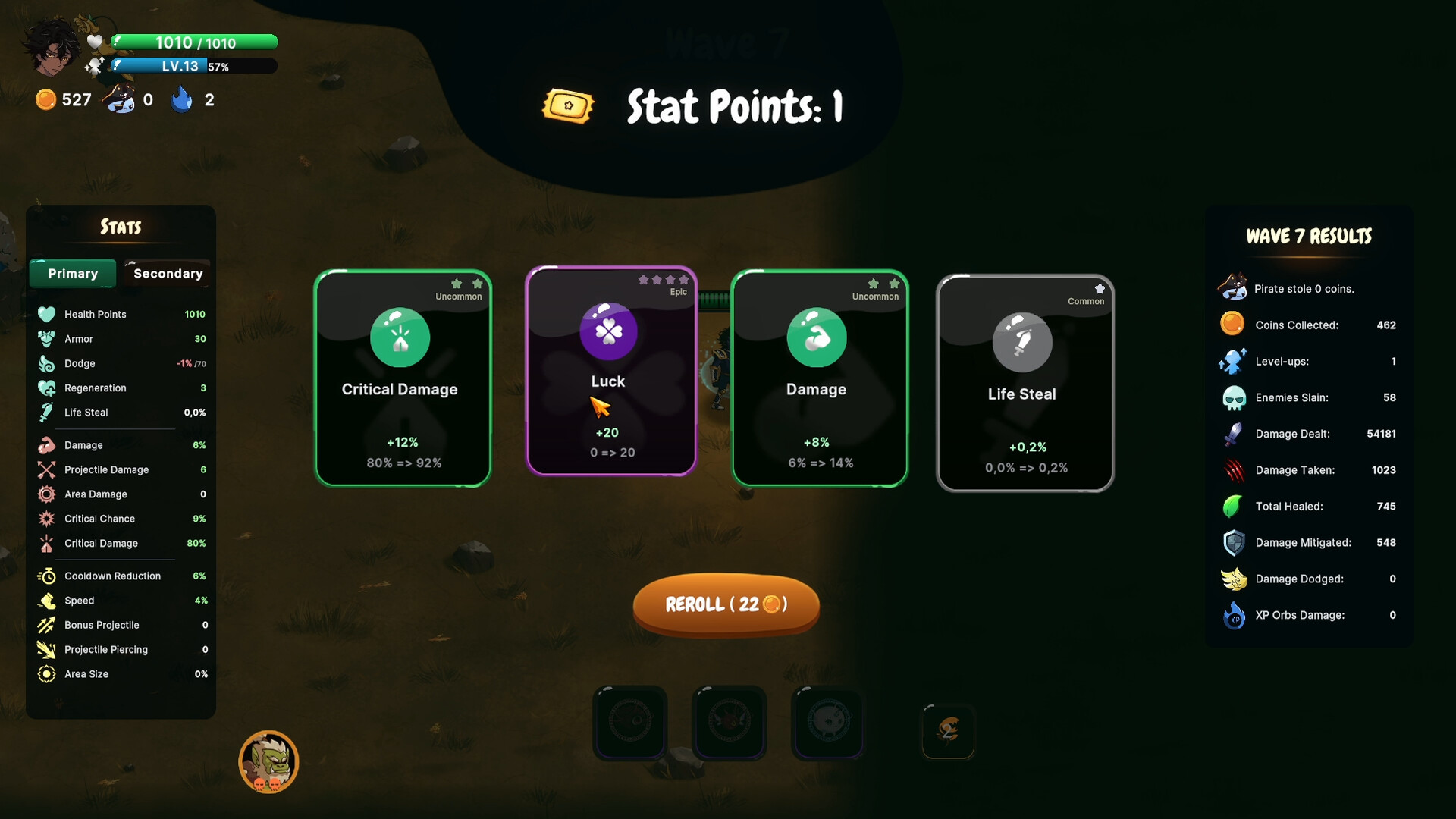Click the coin icon next to 527
The width and height of the screenshot is (1456, 819).
tap(45, 99)
